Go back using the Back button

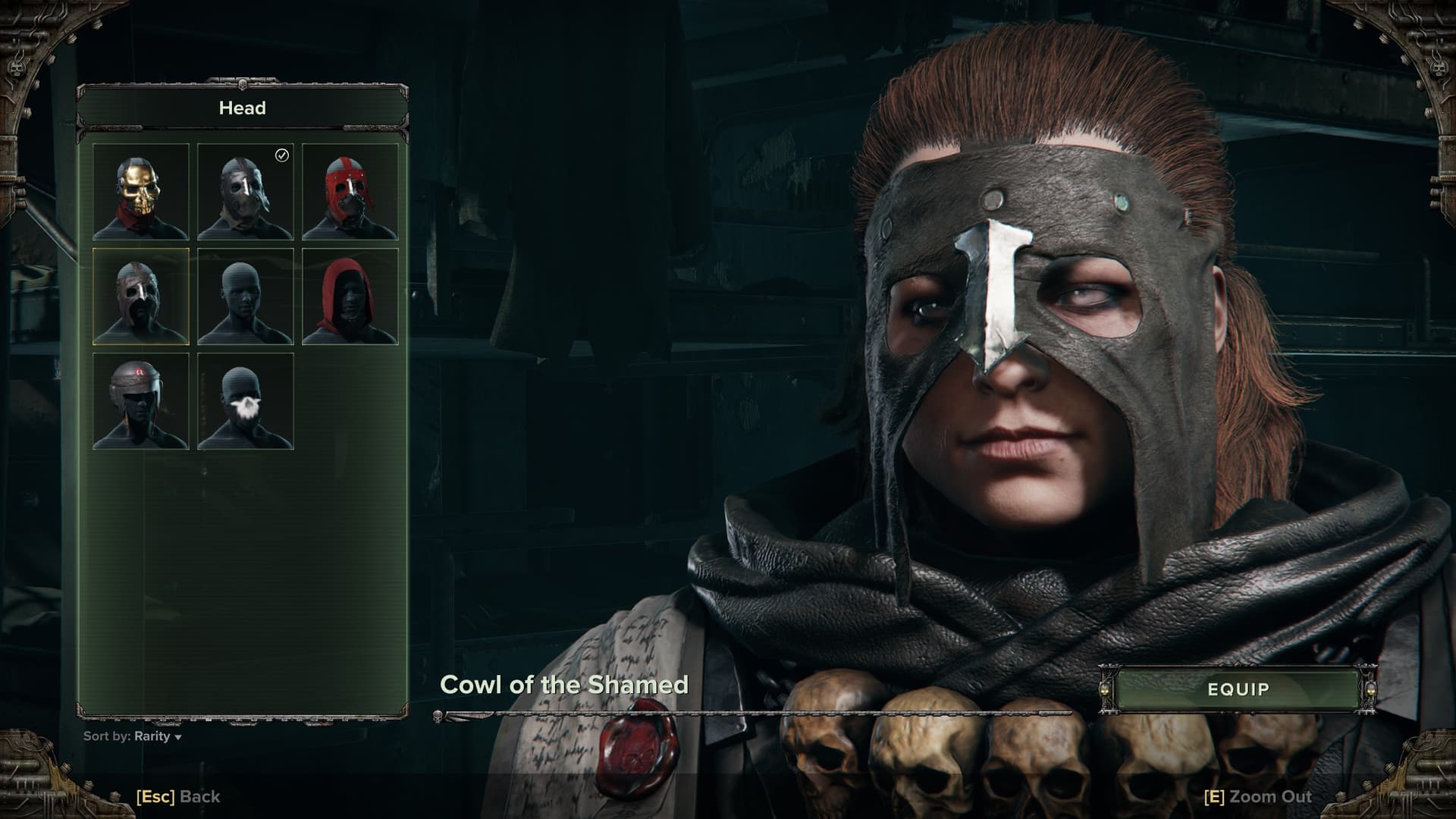(178, 796)
